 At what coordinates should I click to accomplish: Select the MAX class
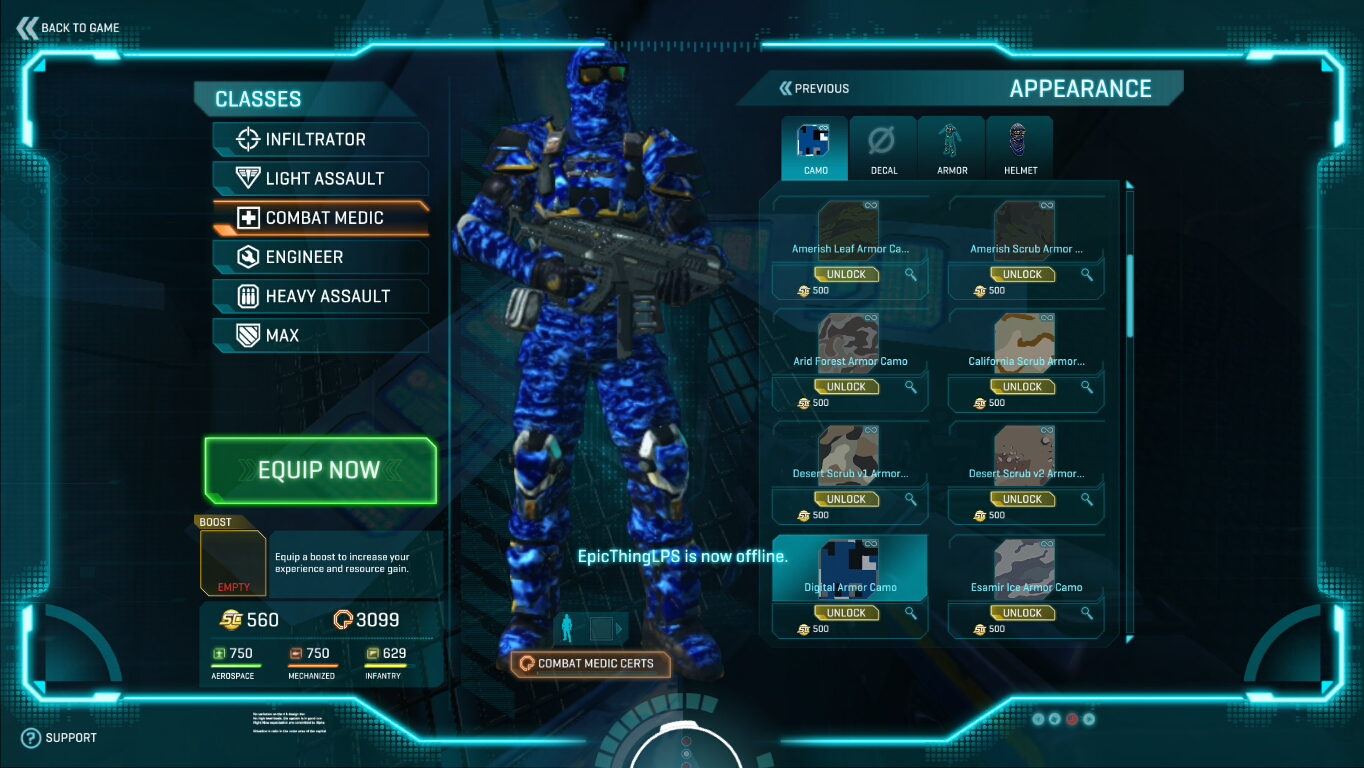pyautogui.click(x=320, y=335)
